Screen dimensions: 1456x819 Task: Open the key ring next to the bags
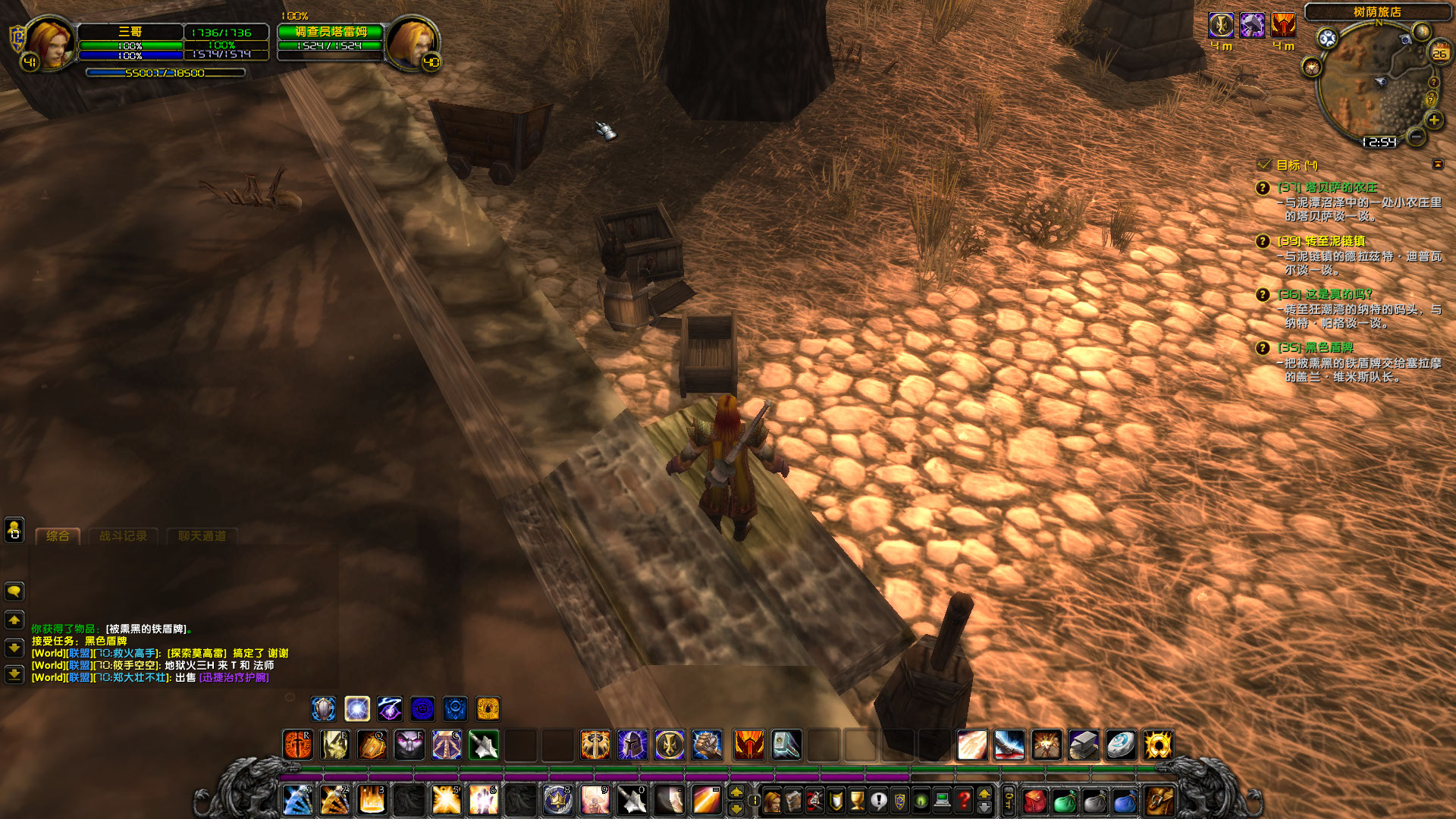click(1009, 800)
